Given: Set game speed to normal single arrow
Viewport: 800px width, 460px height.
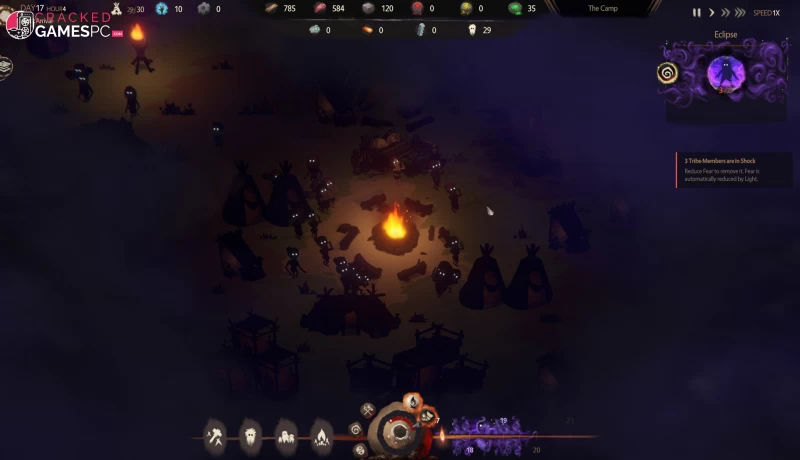Looking at the screenshot, I should [x=711, y=13].
